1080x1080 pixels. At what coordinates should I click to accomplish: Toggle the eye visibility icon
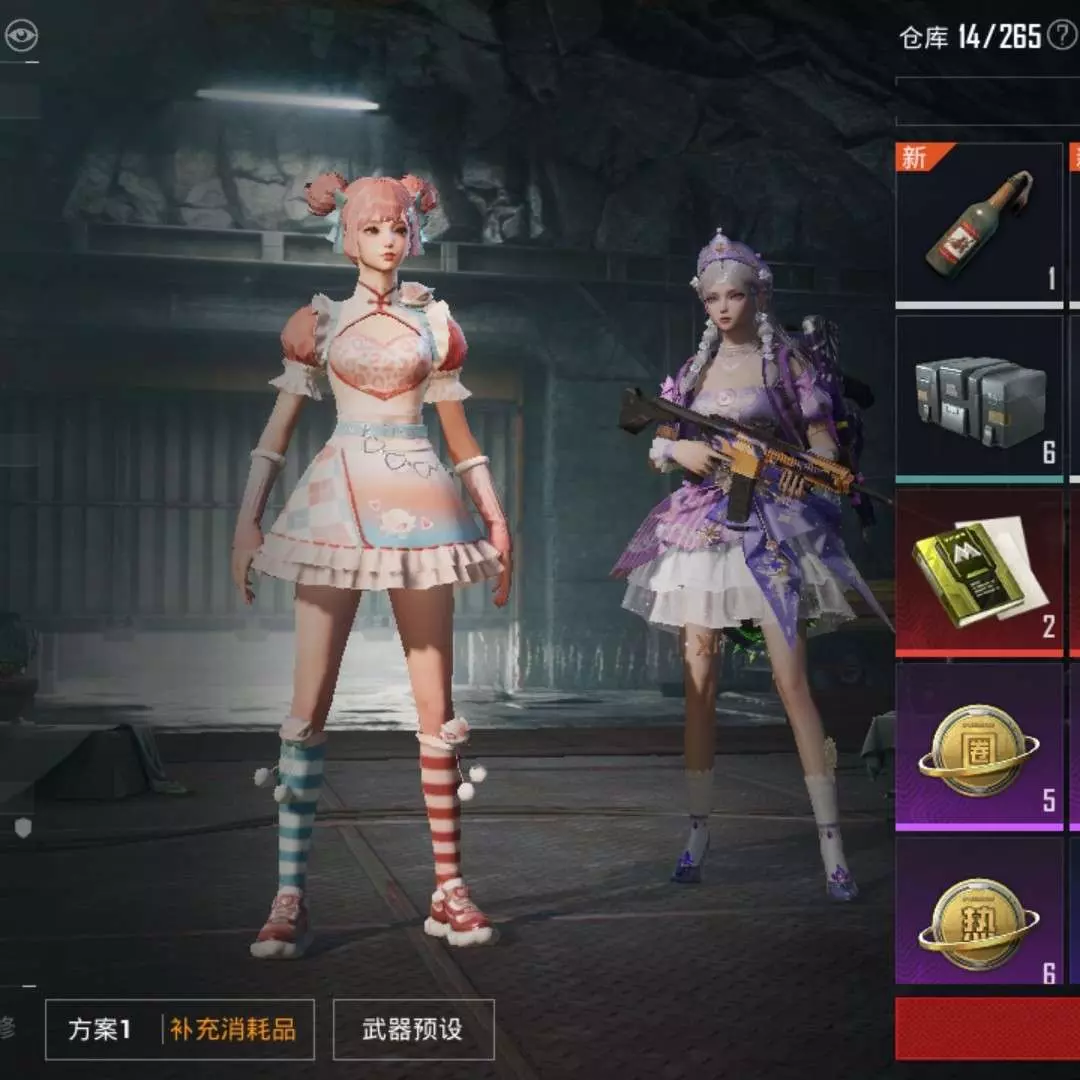(x=20, y=38)
